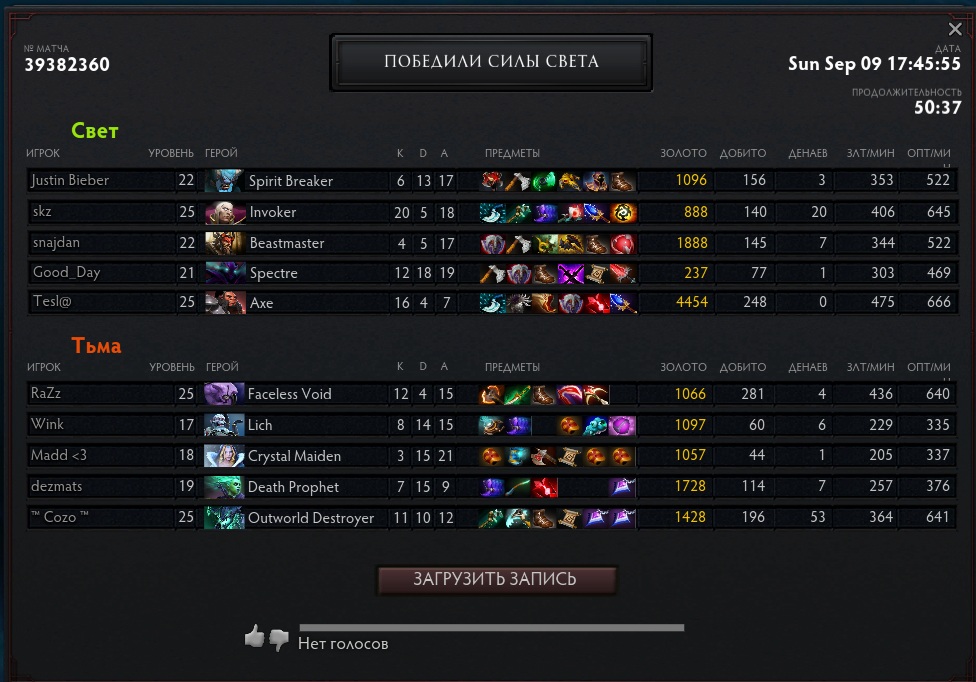This screenshot has width=976, height=682.
Task: Open Good_Day's player entry
Action: 66,273
